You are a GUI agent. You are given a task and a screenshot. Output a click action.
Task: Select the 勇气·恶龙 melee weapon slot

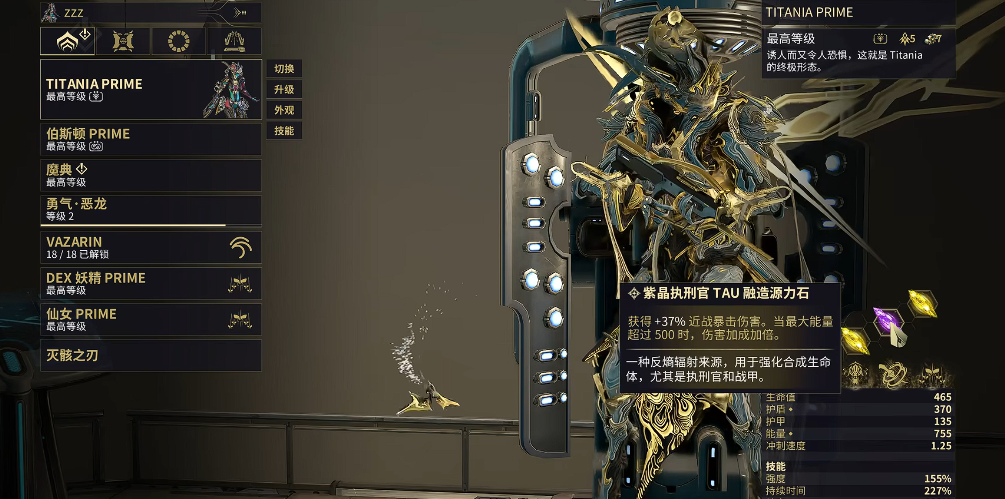pos(150,210)
